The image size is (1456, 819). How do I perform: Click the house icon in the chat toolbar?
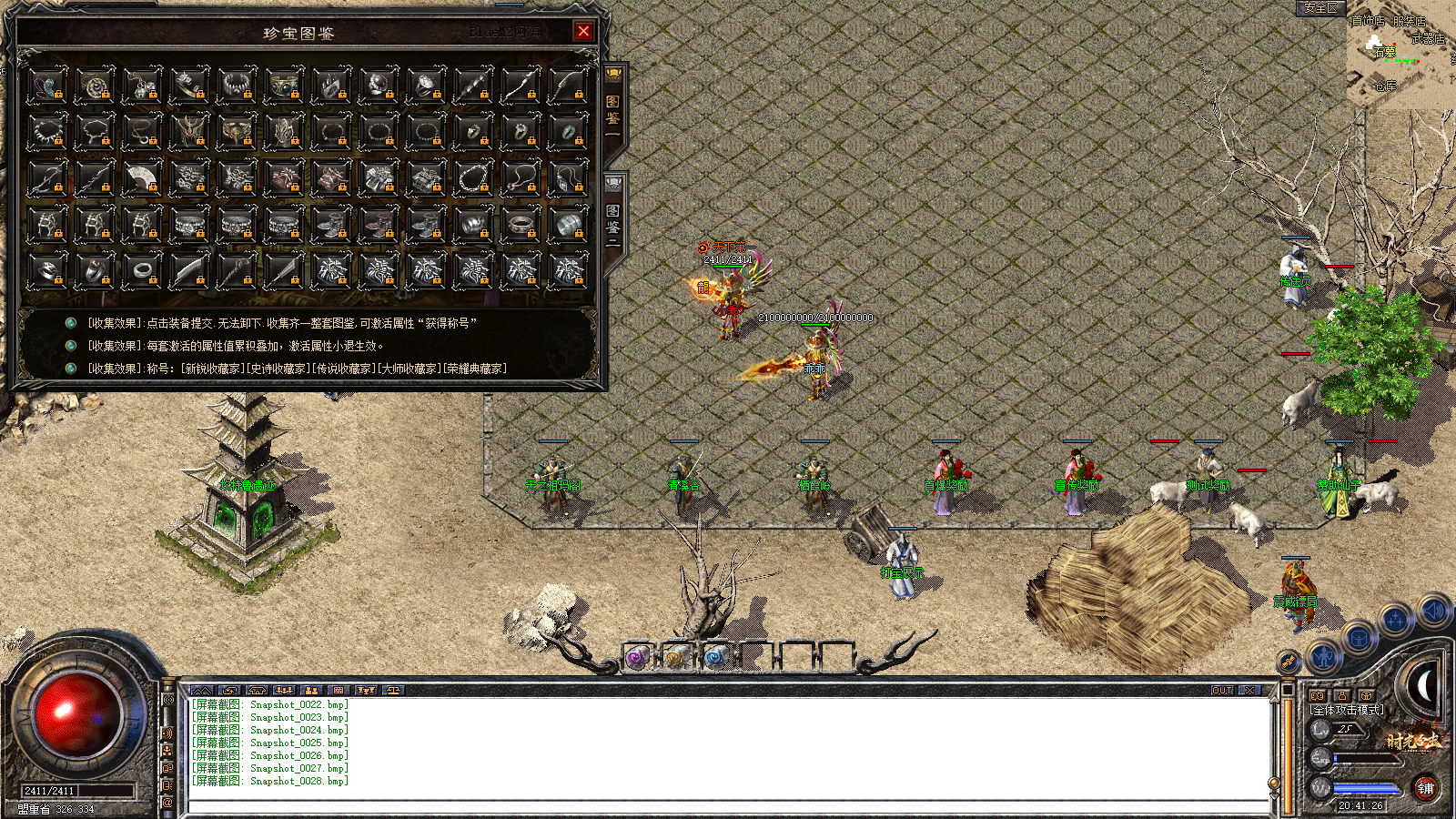point(258,690)
